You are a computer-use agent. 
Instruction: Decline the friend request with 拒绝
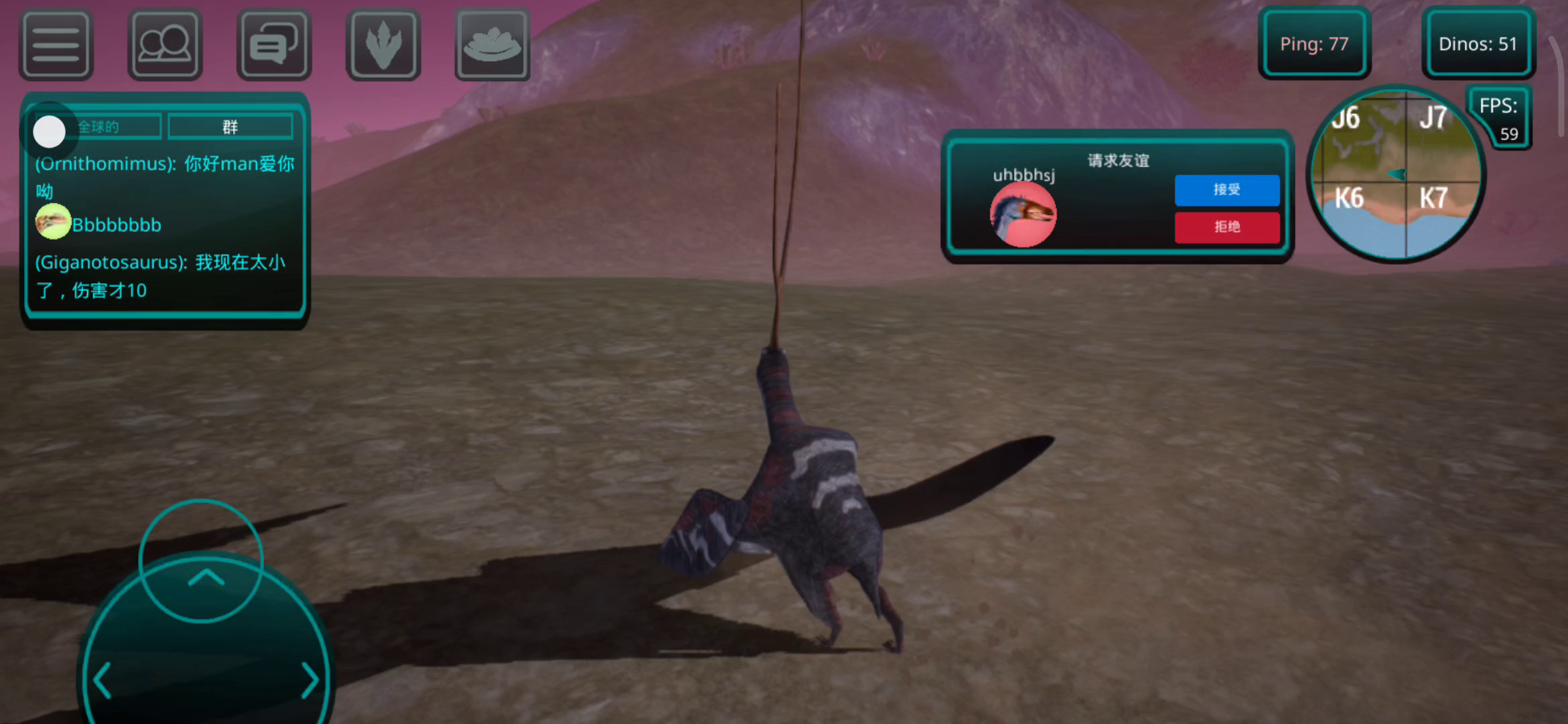1227,227
